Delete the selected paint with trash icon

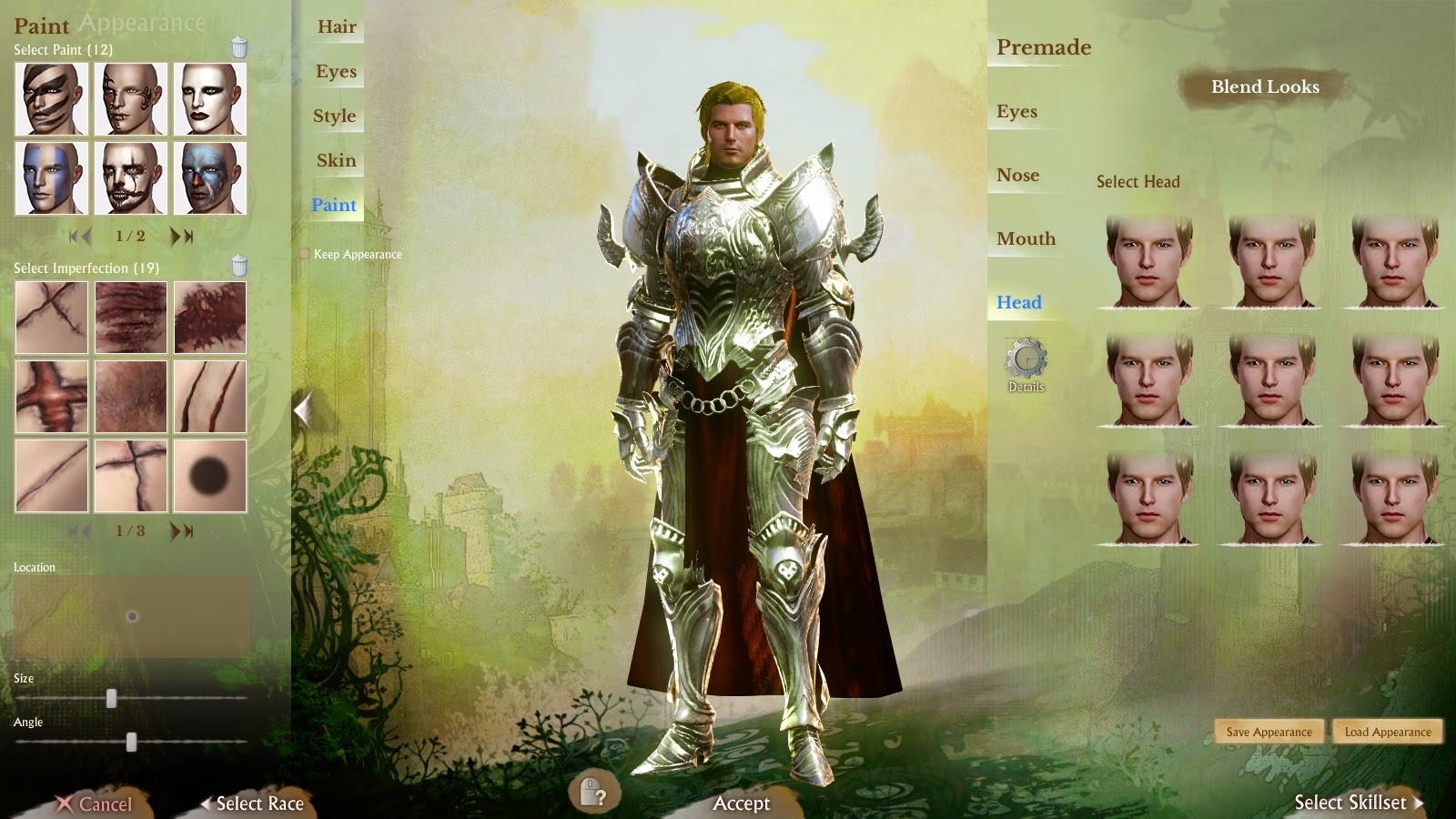(239, 47)
